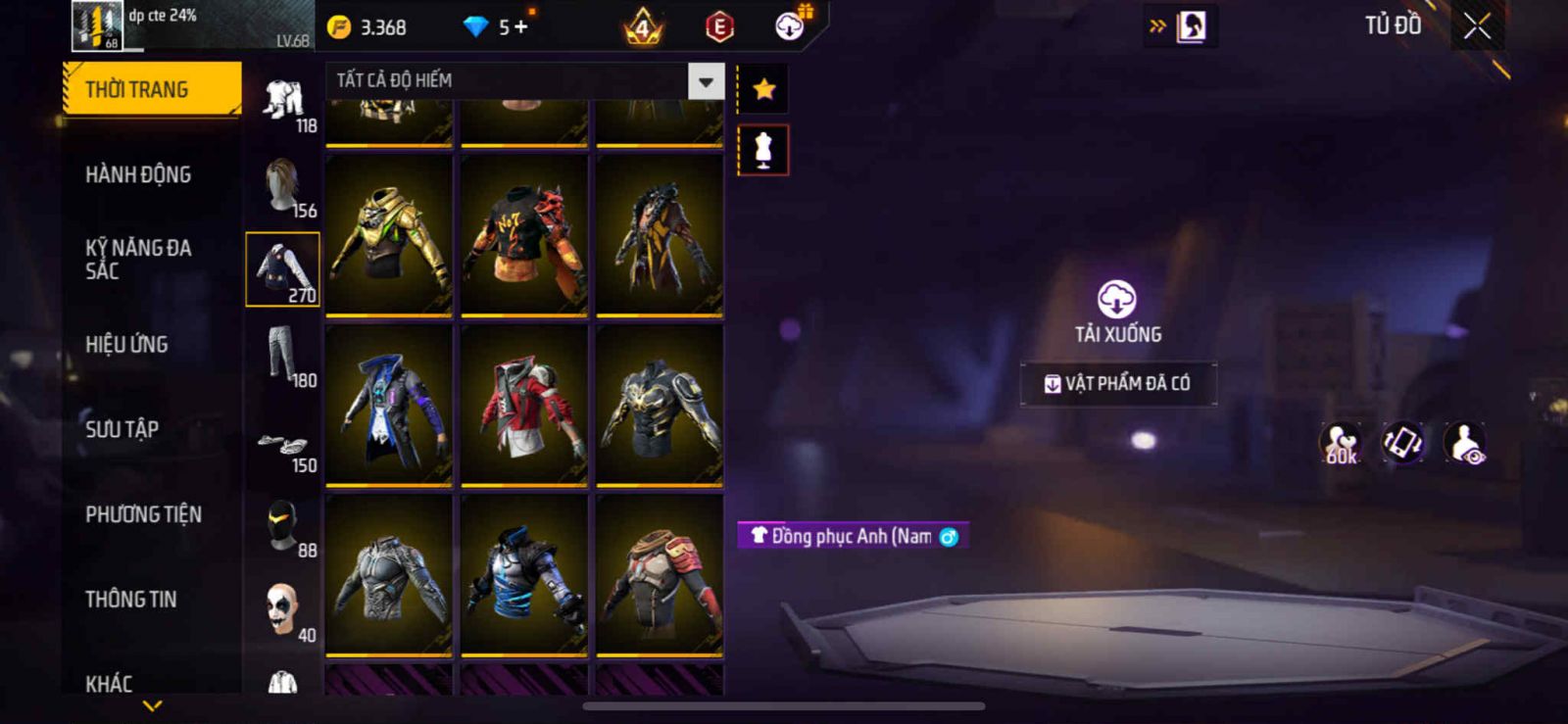Open the Thông Tin tab
Image resolution: width=1568 pixels, height=724 pixels.
click(x=130, y=599)
